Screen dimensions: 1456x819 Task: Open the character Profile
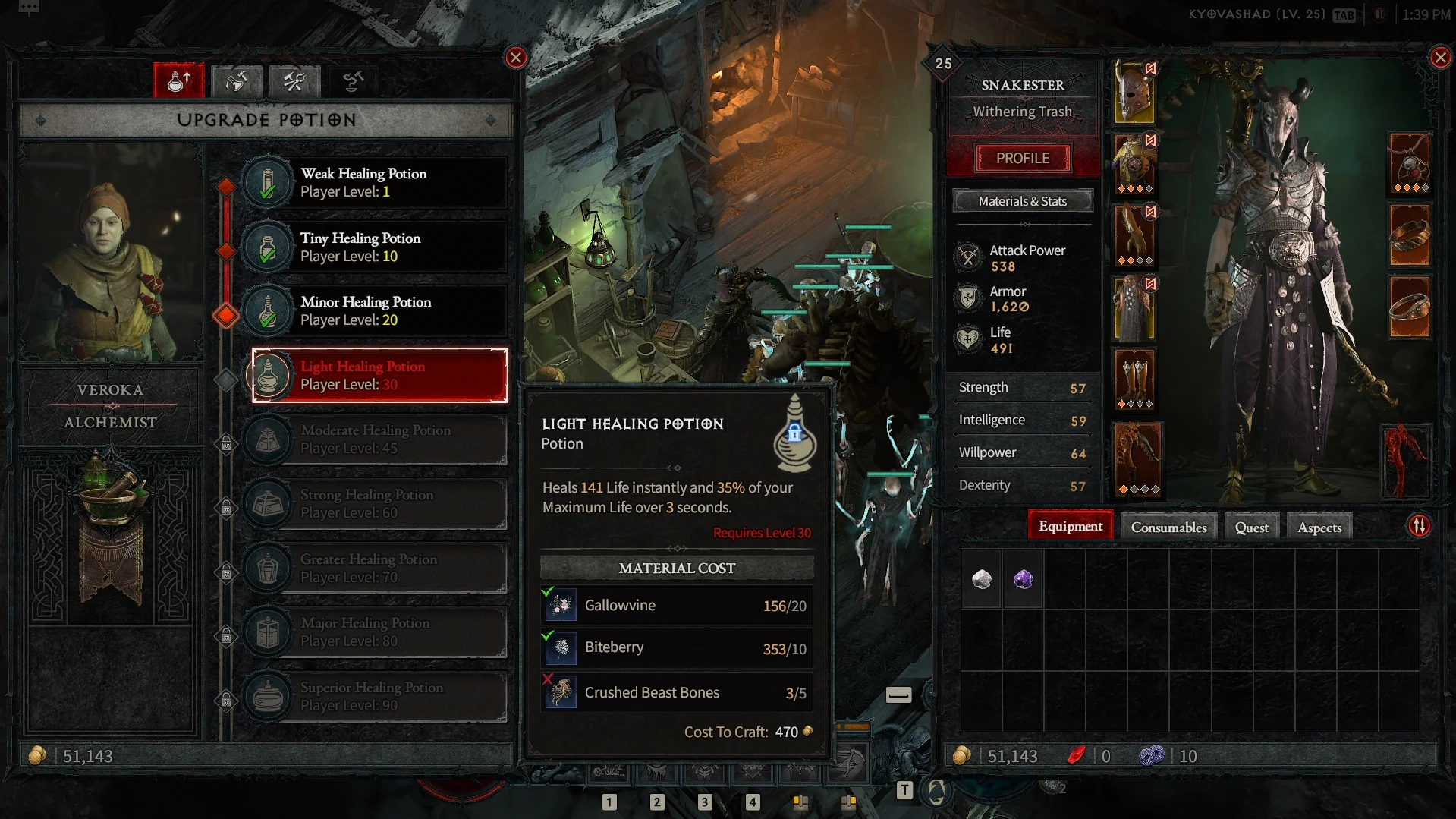click(1023, 159)
